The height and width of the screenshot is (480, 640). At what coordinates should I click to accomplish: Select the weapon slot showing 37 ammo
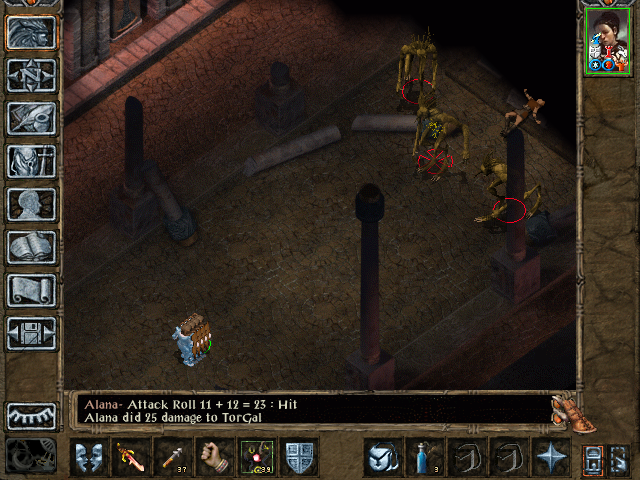171,457
